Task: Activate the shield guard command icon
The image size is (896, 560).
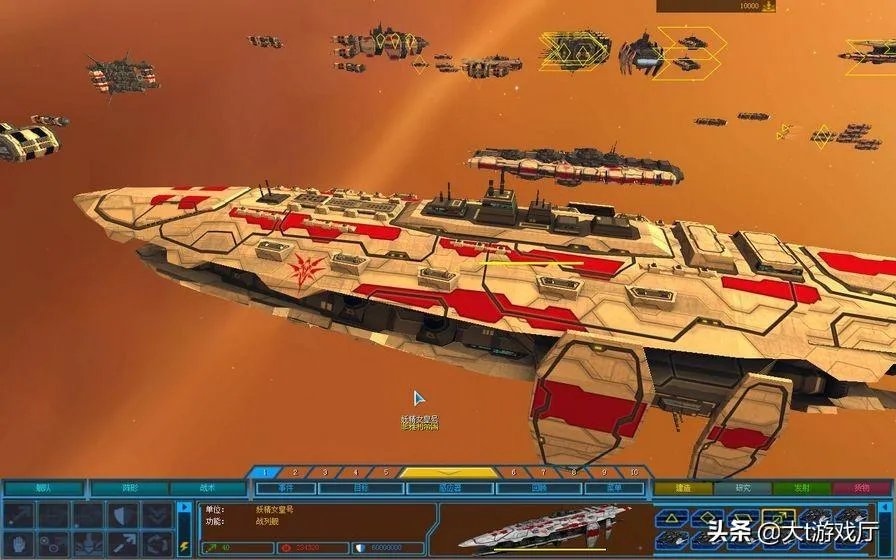Action: coord(121,514)
